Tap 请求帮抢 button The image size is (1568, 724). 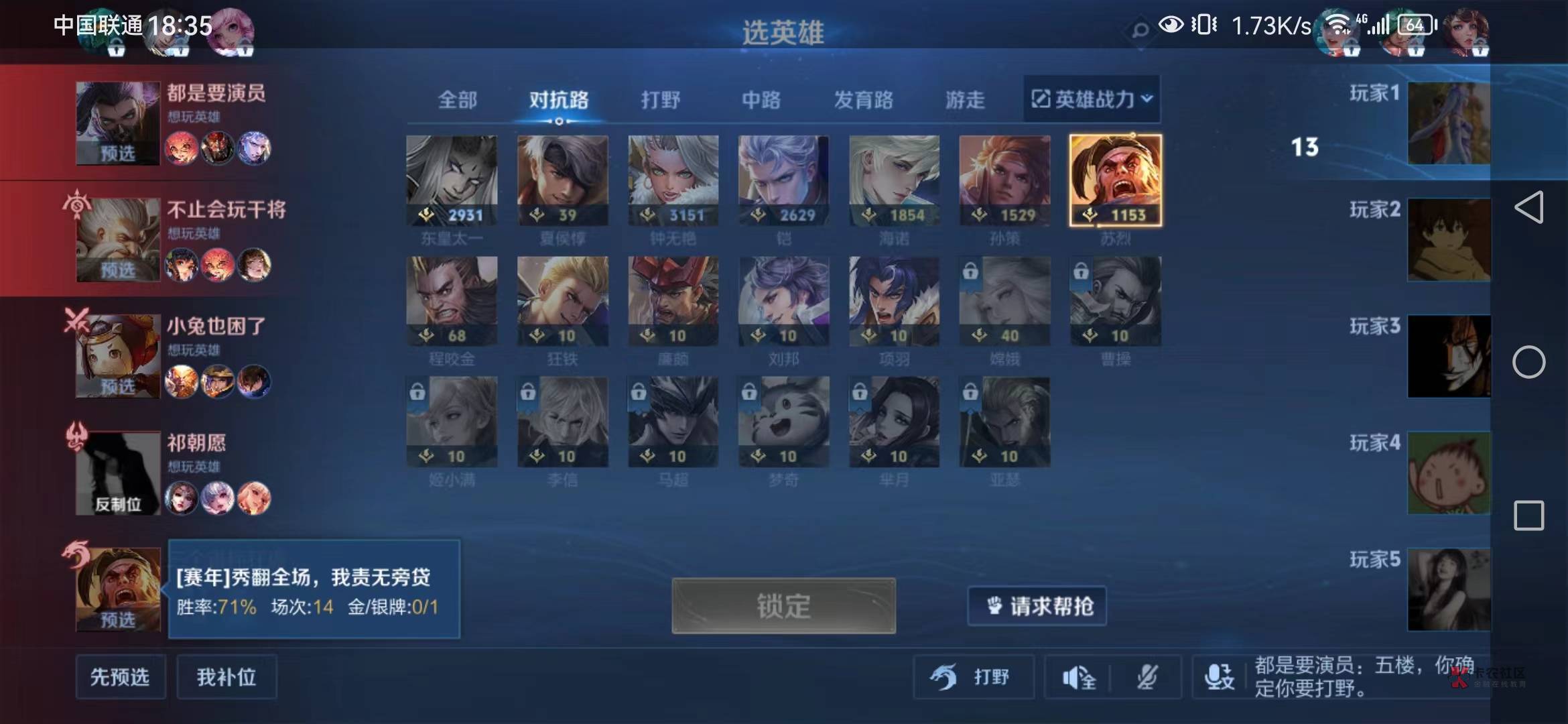click(1037, 606)
